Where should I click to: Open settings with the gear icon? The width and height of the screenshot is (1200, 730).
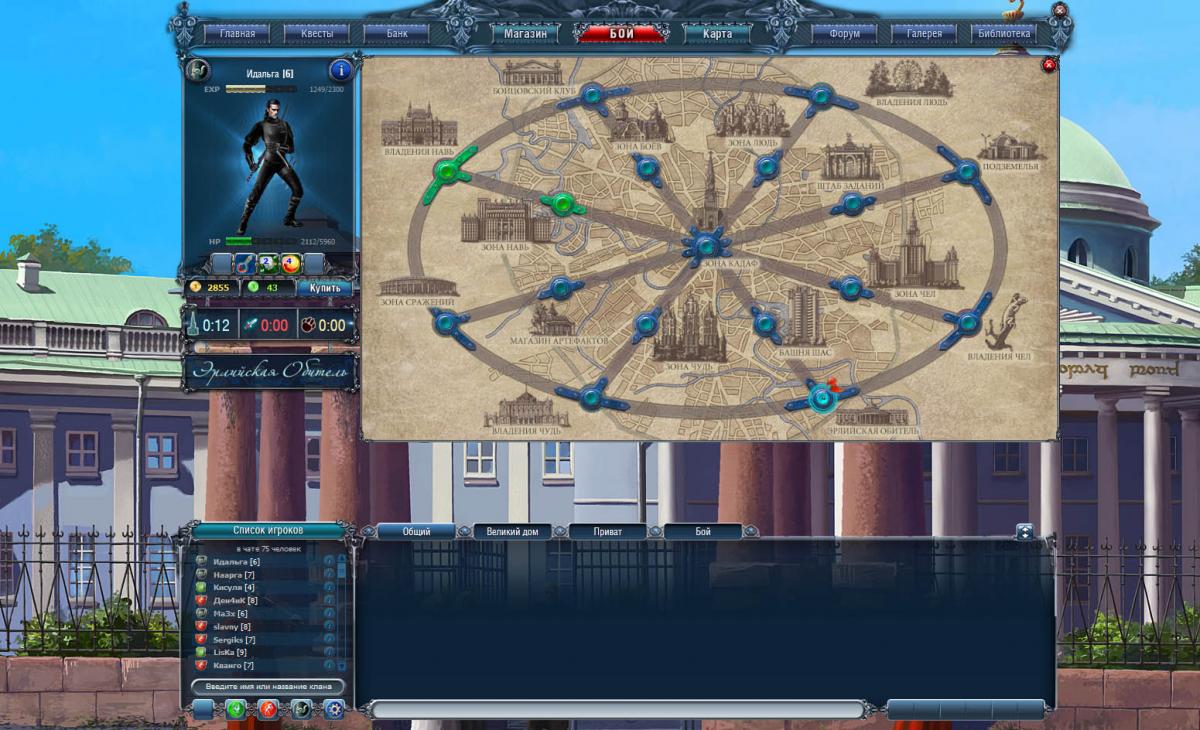333,709
